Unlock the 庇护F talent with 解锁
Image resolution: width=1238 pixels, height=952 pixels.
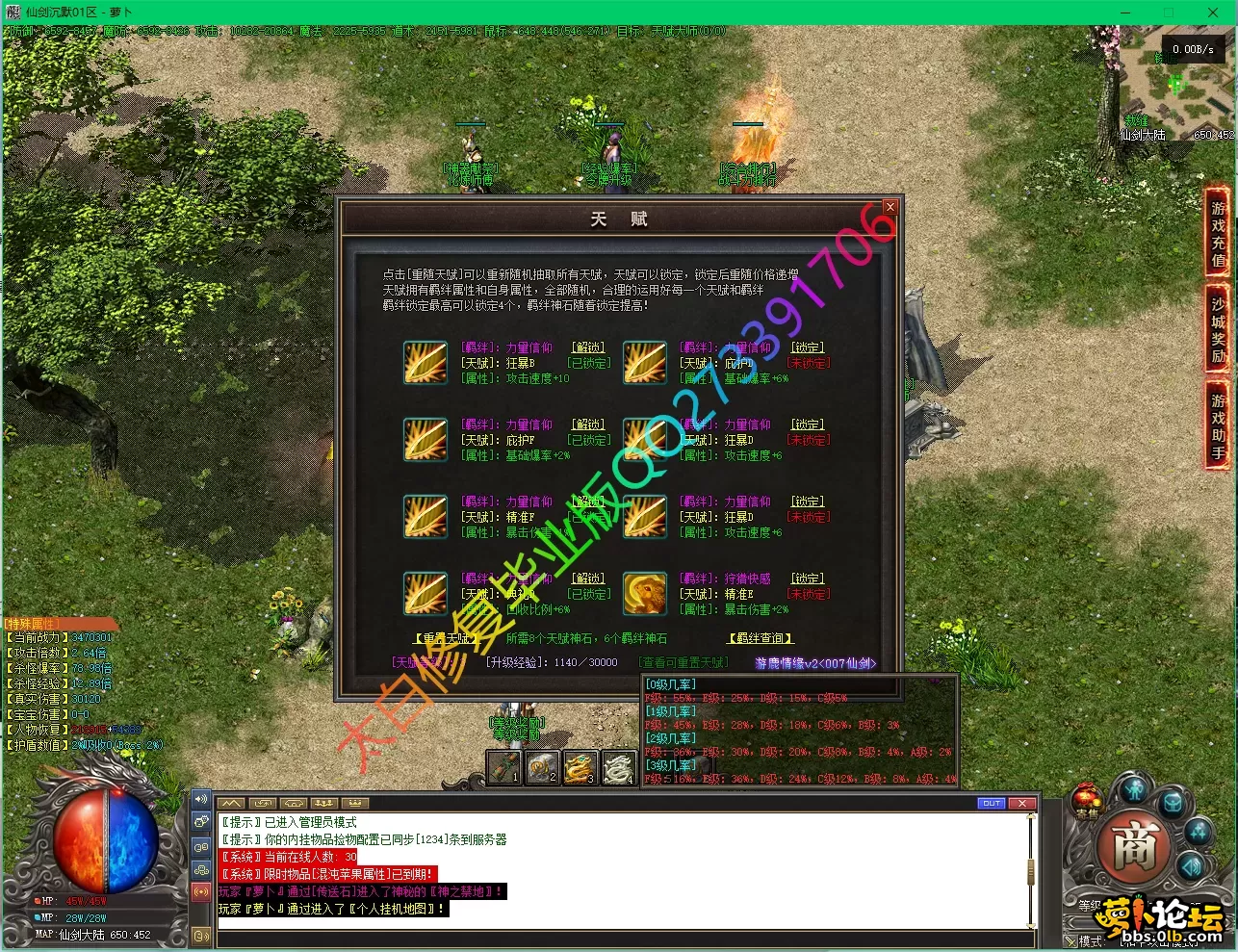pos(588,425)
